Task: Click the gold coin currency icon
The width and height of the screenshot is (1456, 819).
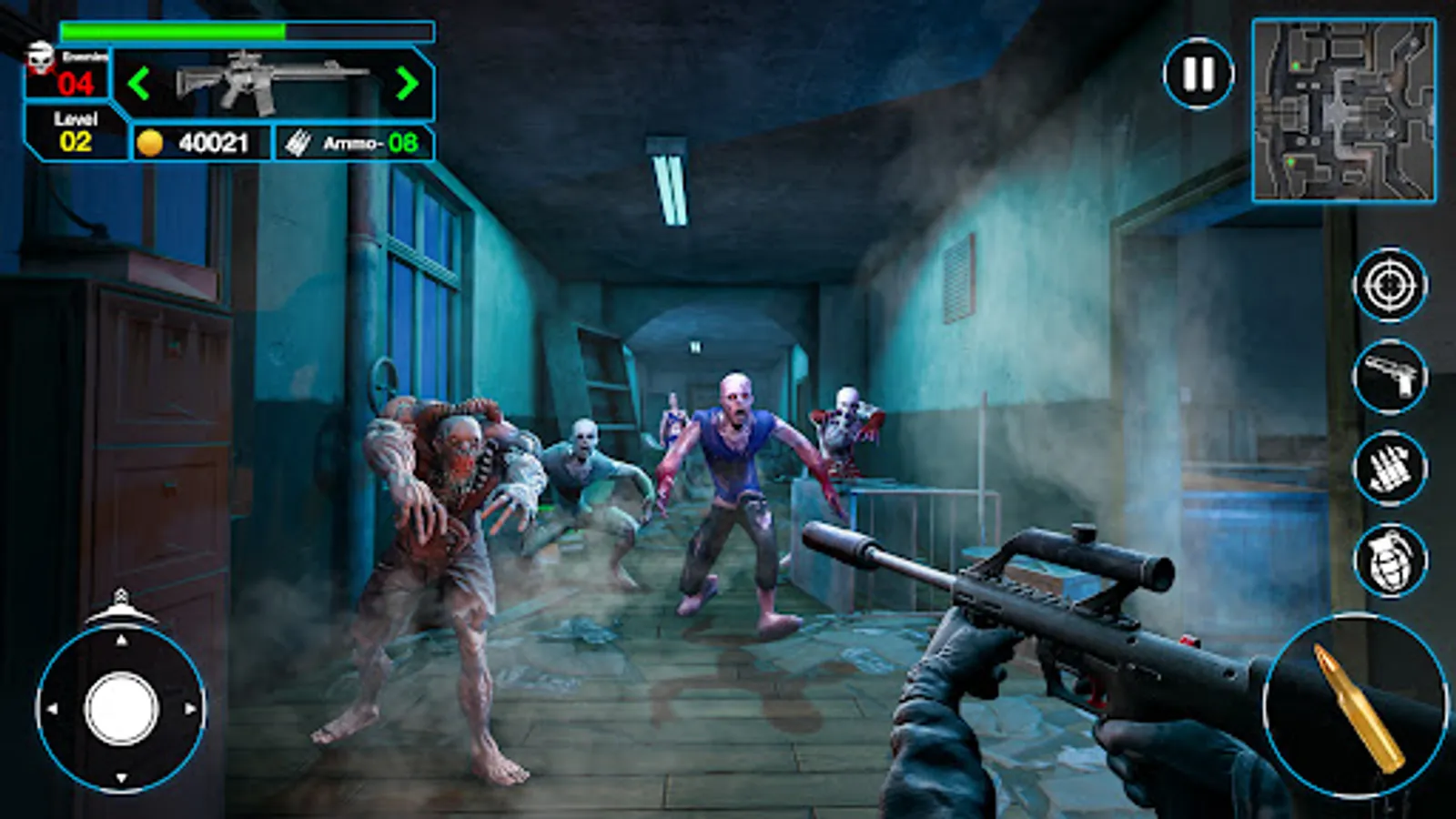Action: [x=152, y=141]
